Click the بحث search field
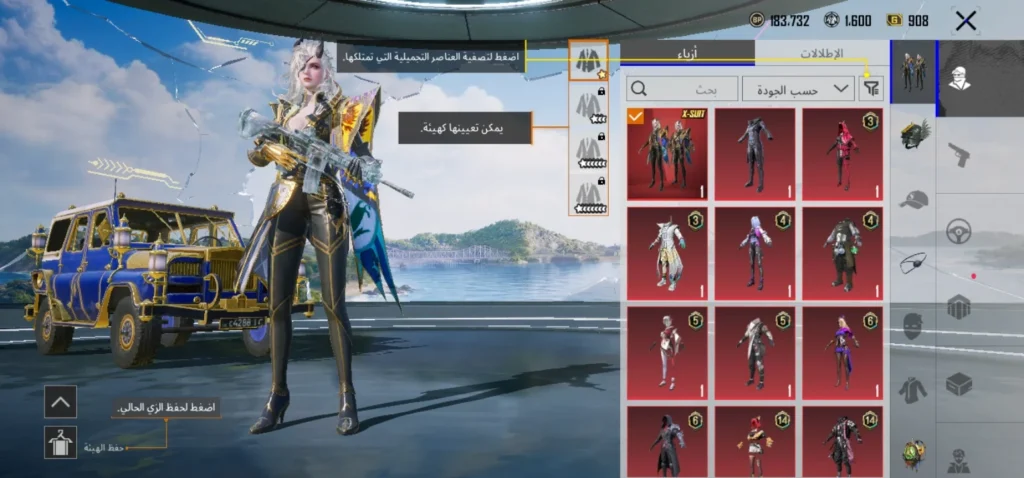Image resolution: width=1024 pixels, height=478 pixels. tap(684, 88)
